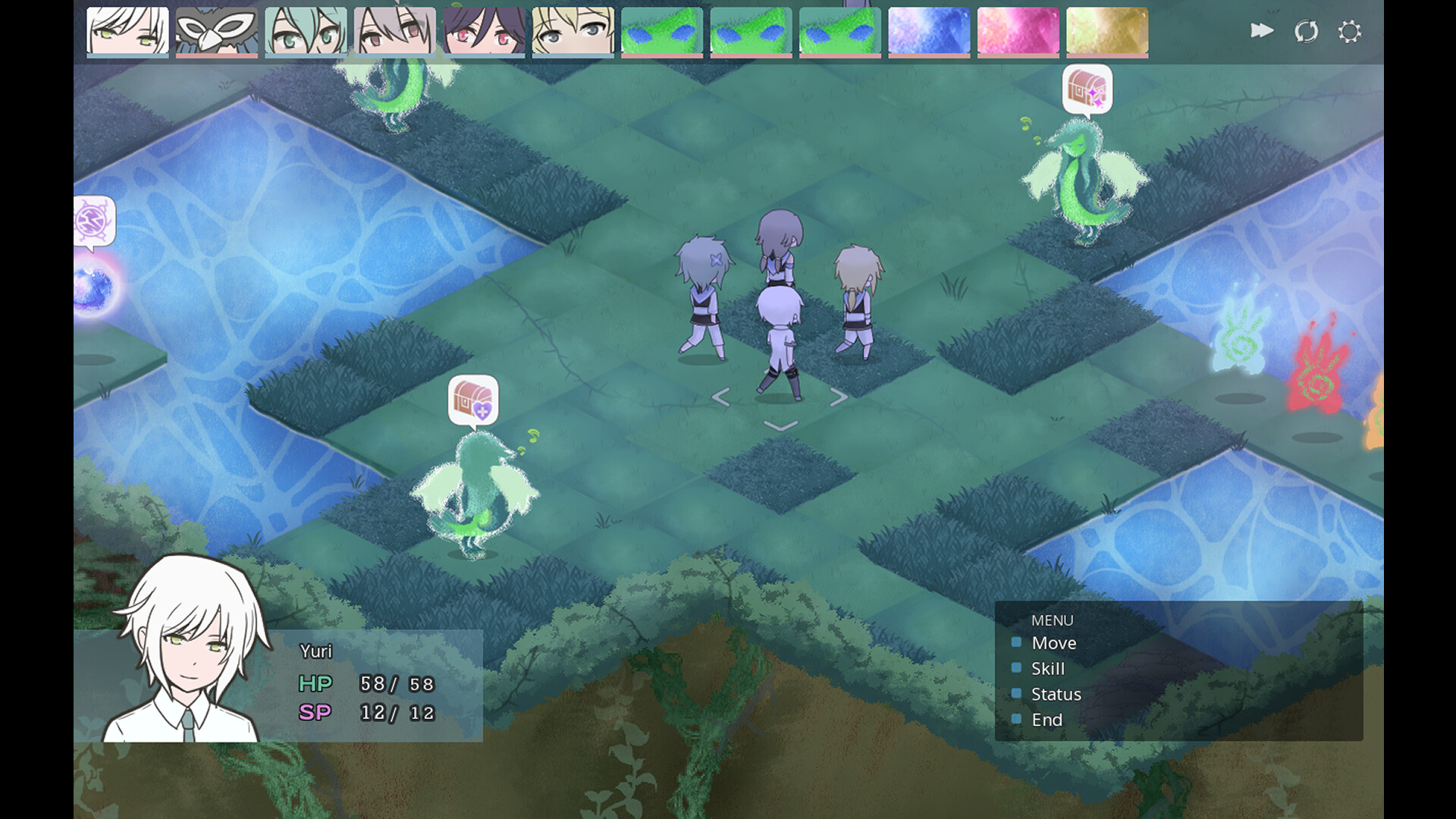Select End to finish the turn

(1046, 720)
